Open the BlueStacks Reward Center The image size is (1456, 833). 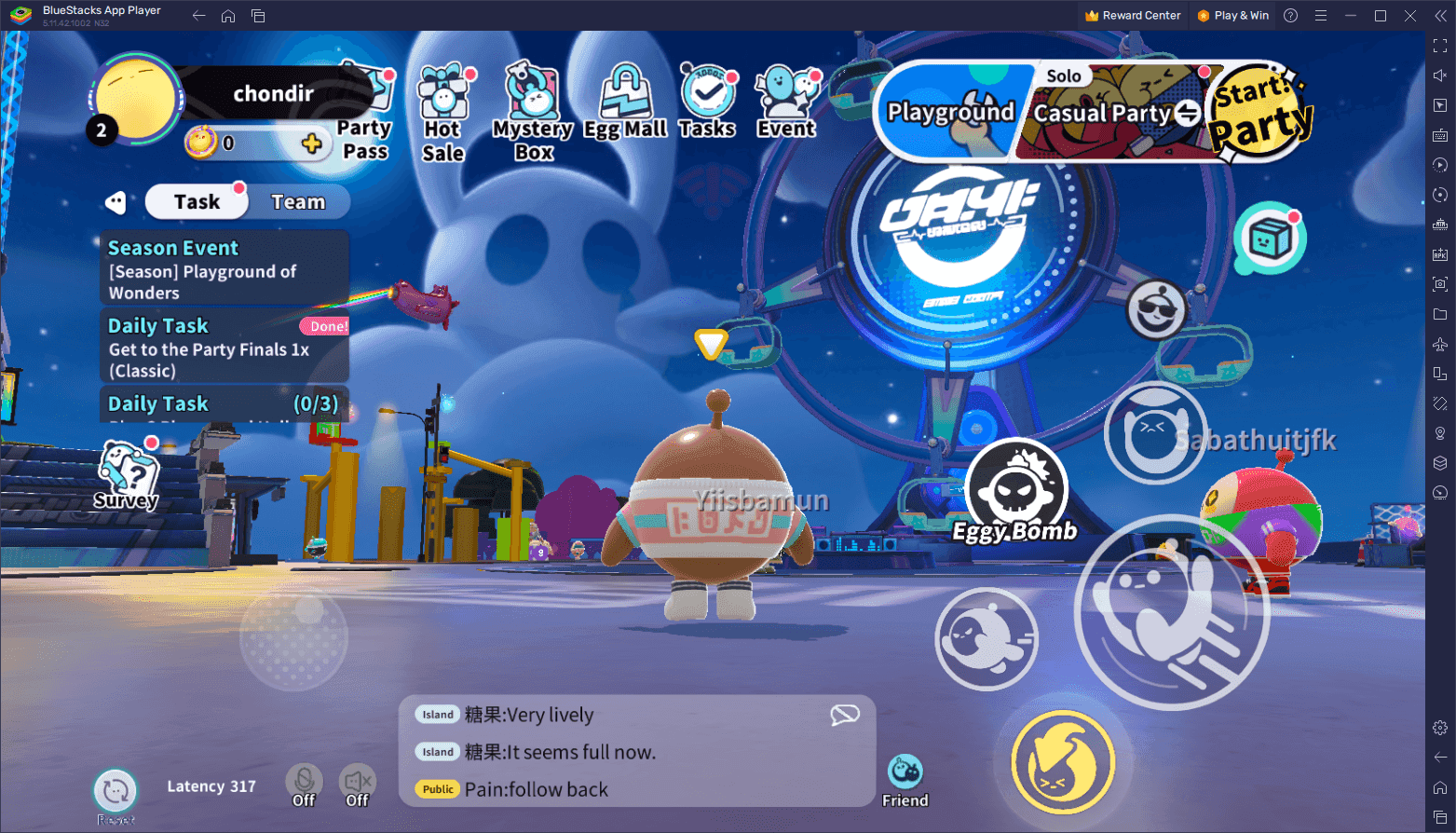[1132, 16]
